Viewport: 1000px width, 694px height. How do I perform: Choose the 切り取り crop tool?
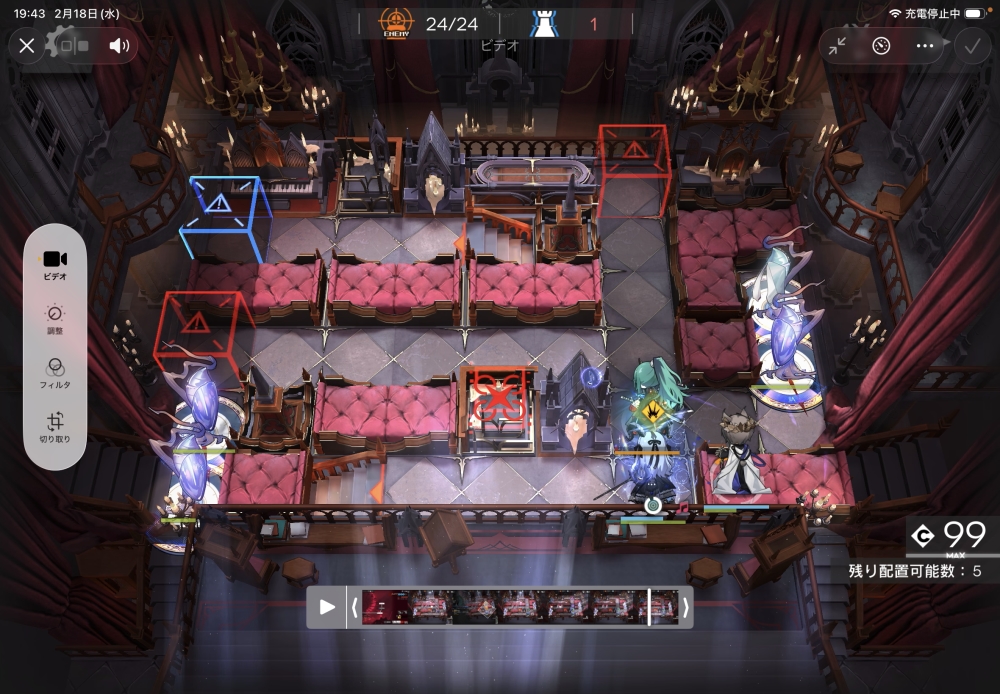[x=56, y=427]
